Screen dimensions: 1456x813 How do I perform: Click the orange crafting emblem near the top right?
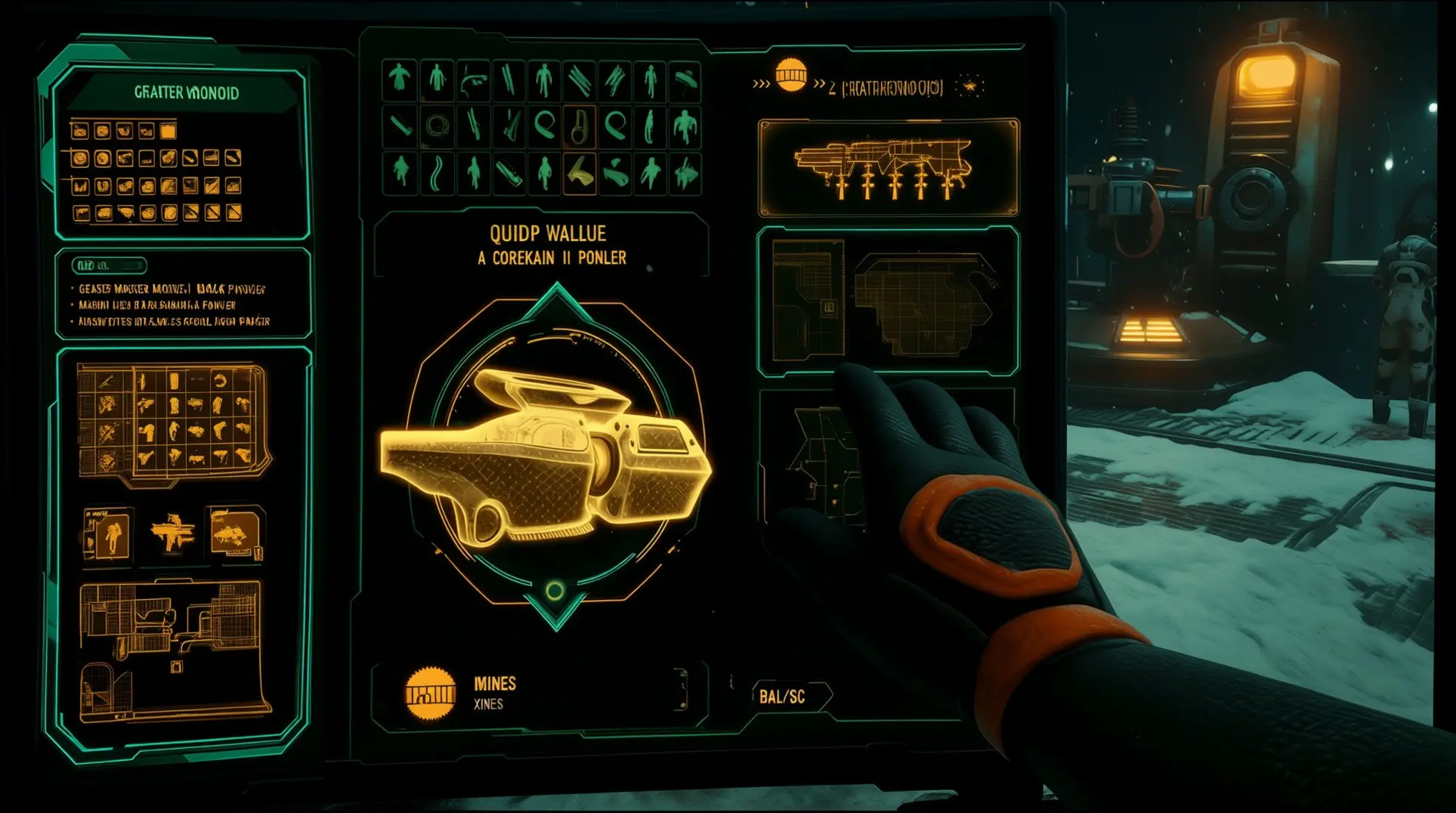[x=792, y=79]
